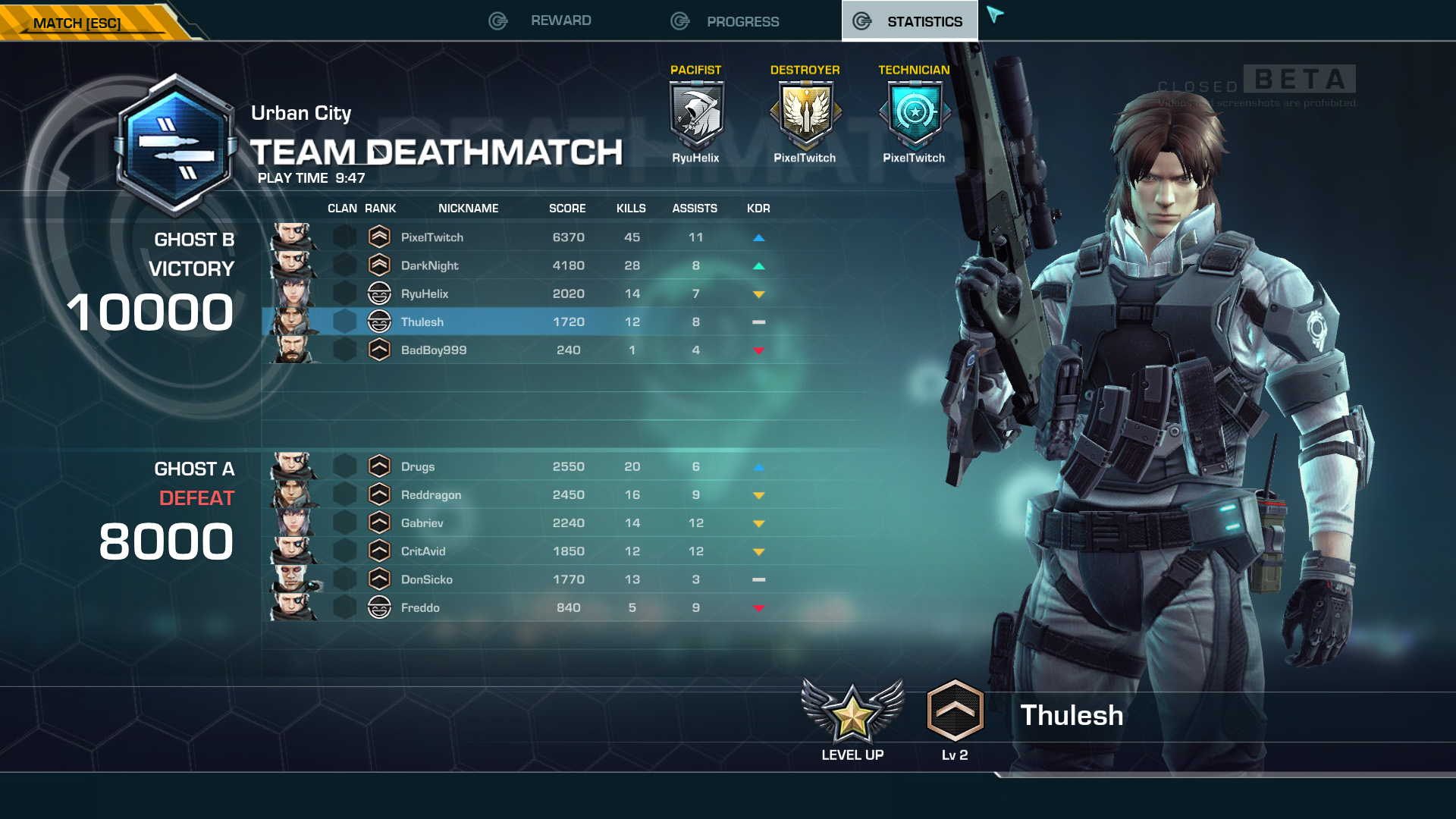This screenshot has width=1456, height=819.
Task: Select the Destroyer award badge
Action: [x=805, y=114]
